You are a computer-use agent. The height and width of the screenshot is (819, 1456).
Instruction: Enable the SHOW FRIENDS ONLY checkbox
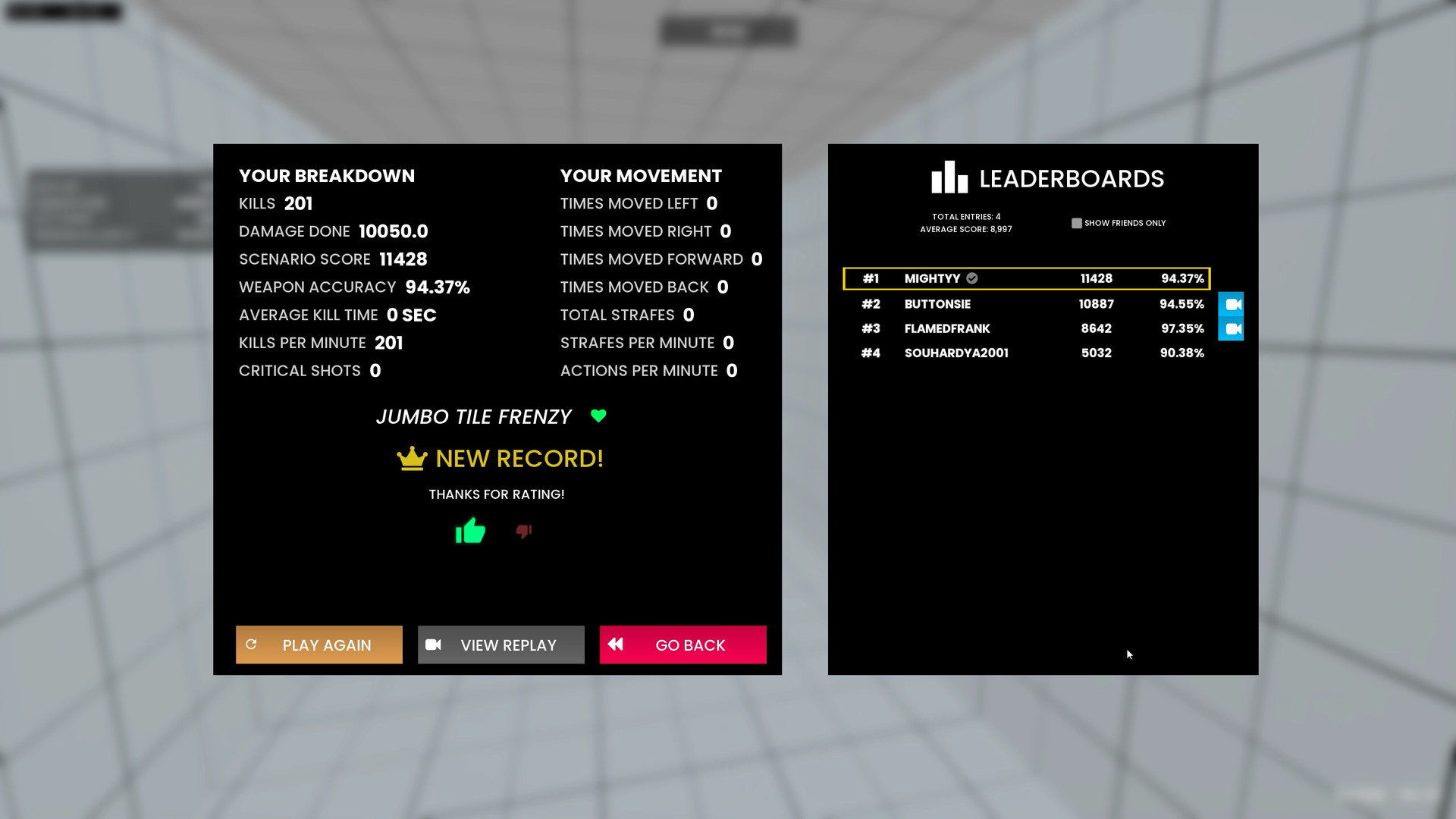pos(1077,222)
